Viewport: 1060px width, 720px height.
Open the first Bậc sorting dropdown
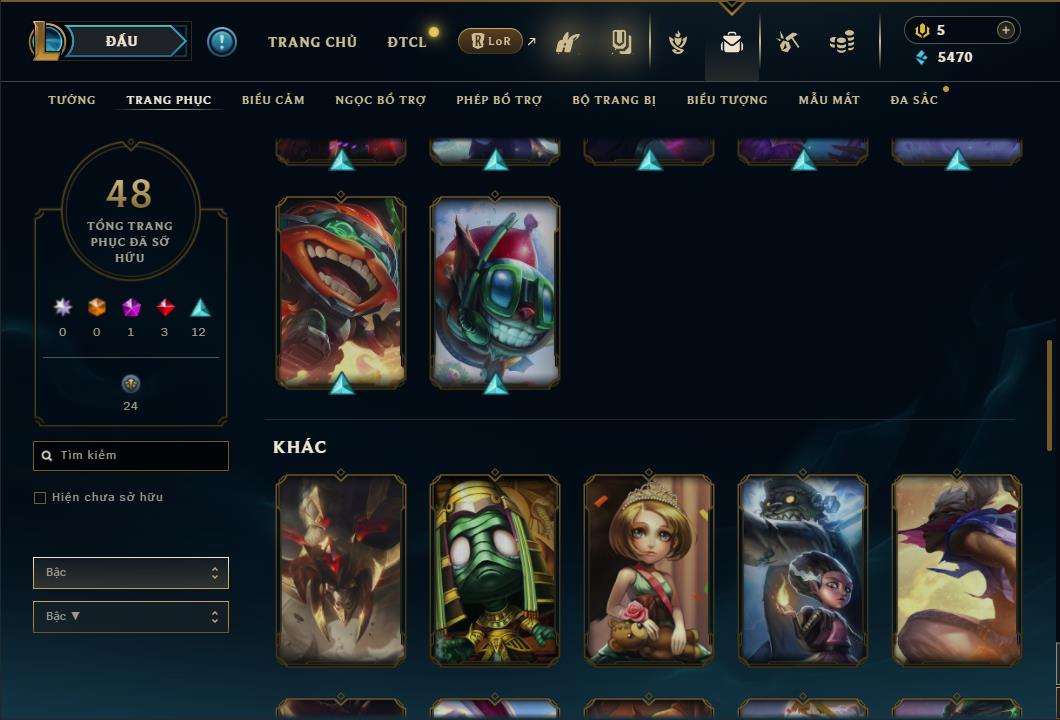131,573
